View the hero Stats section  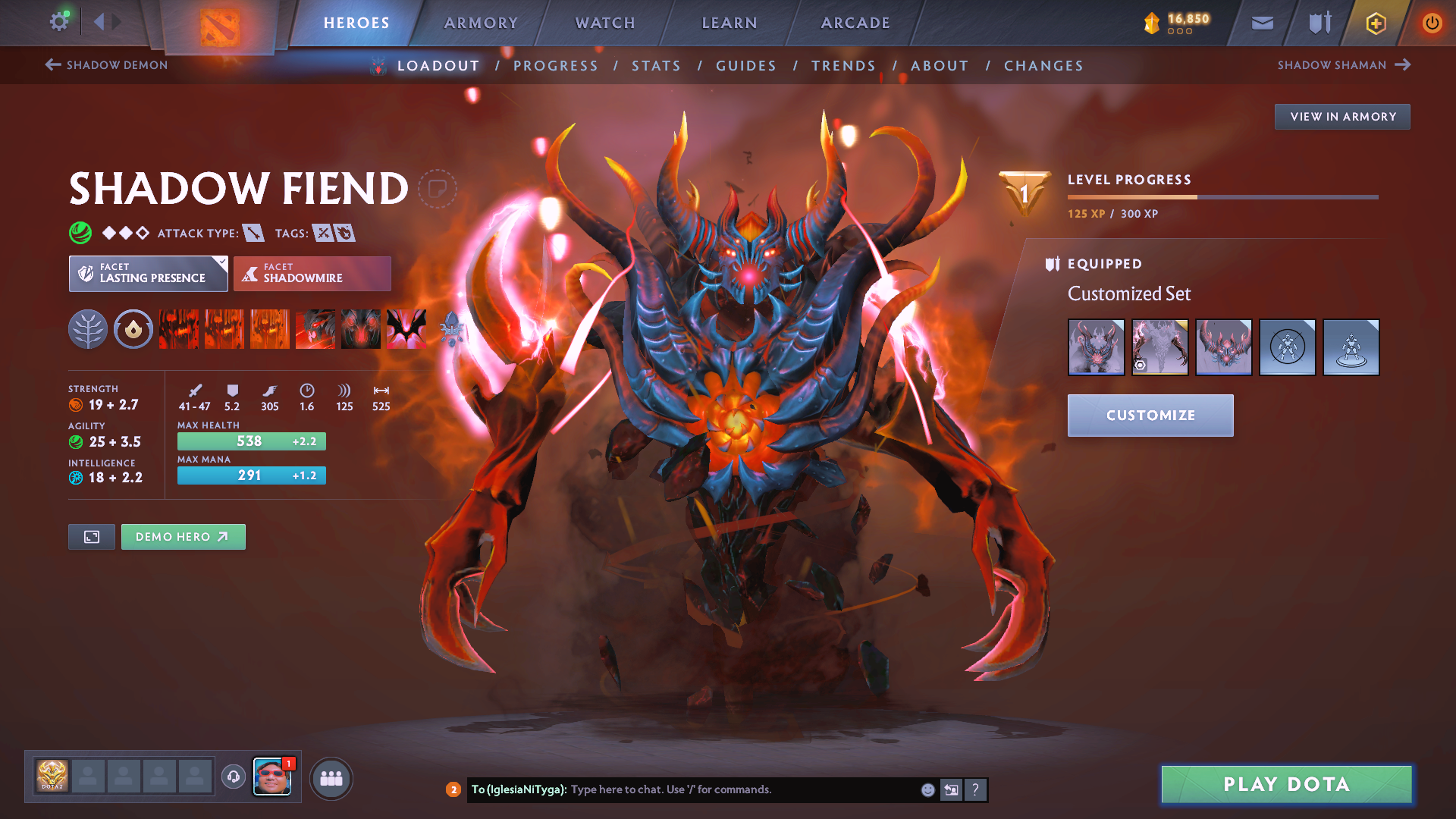(x=657, y=66)
